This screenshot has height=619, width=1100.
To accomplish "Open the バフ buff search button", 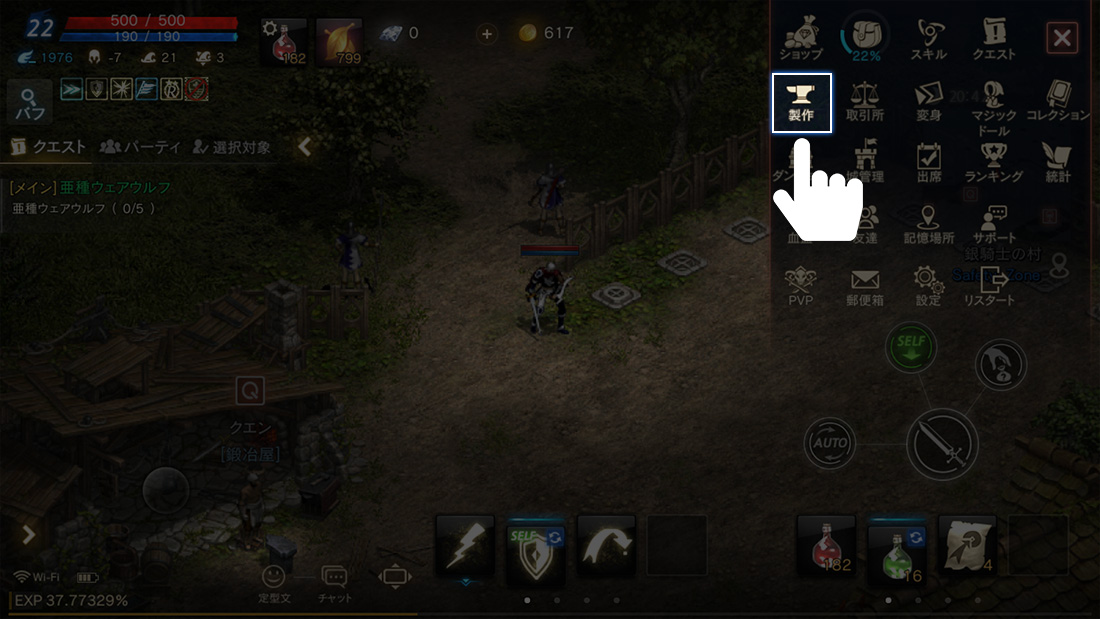I will click(30, 103).
